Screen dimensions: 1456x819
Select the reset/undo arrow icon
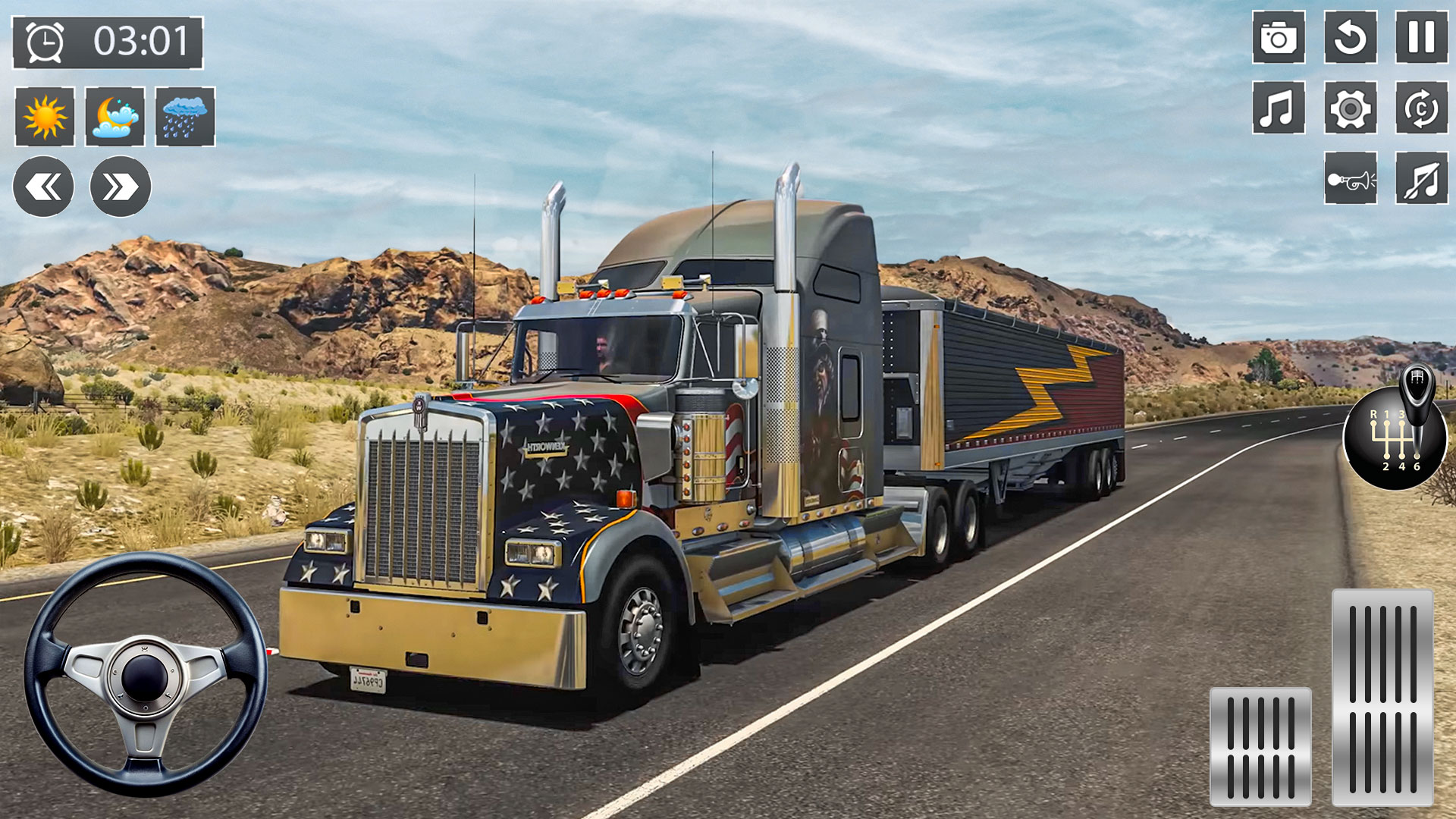tap(1349, 37)
